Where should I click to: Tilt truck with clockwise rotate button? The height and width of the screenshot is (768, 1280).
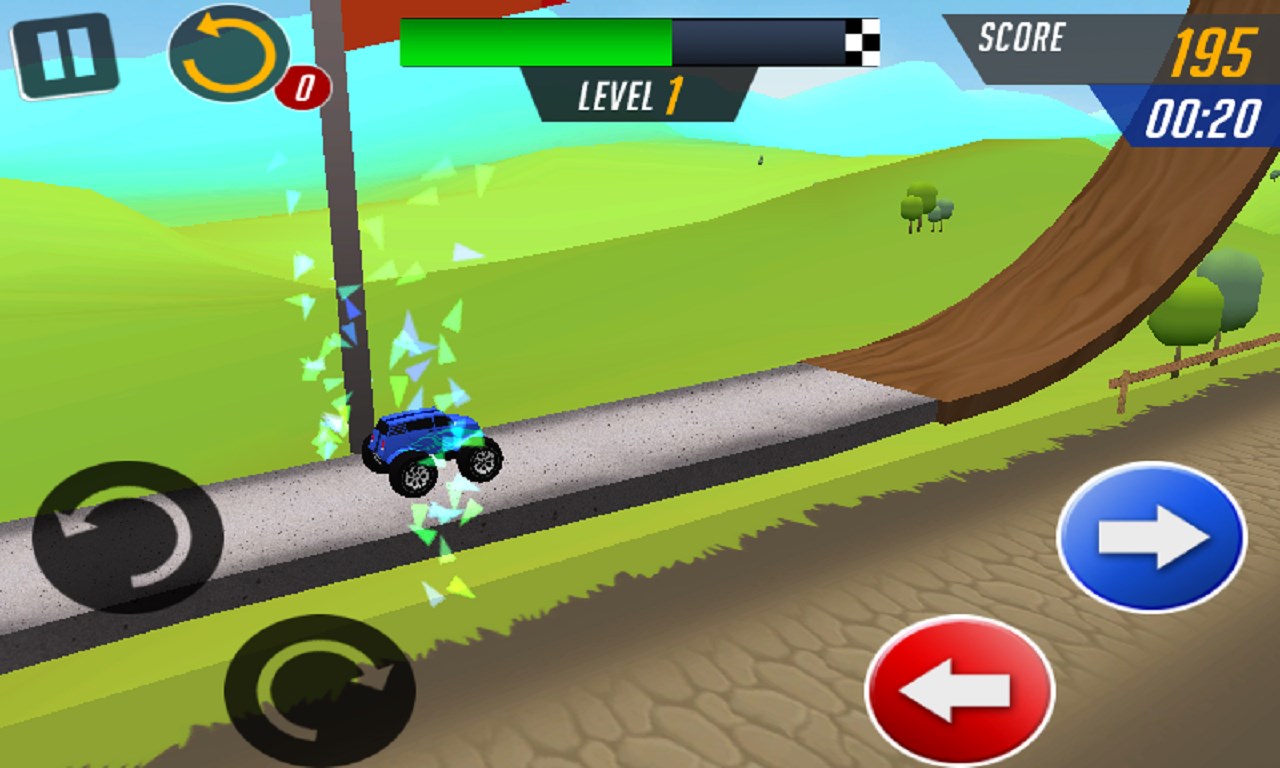click(x=319, y=690)
